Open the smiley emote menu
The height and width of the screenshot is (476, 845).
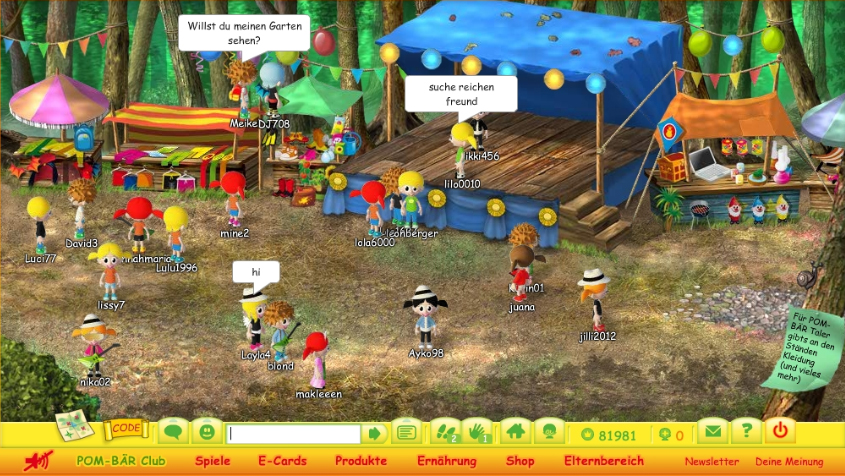pos(206,433)
